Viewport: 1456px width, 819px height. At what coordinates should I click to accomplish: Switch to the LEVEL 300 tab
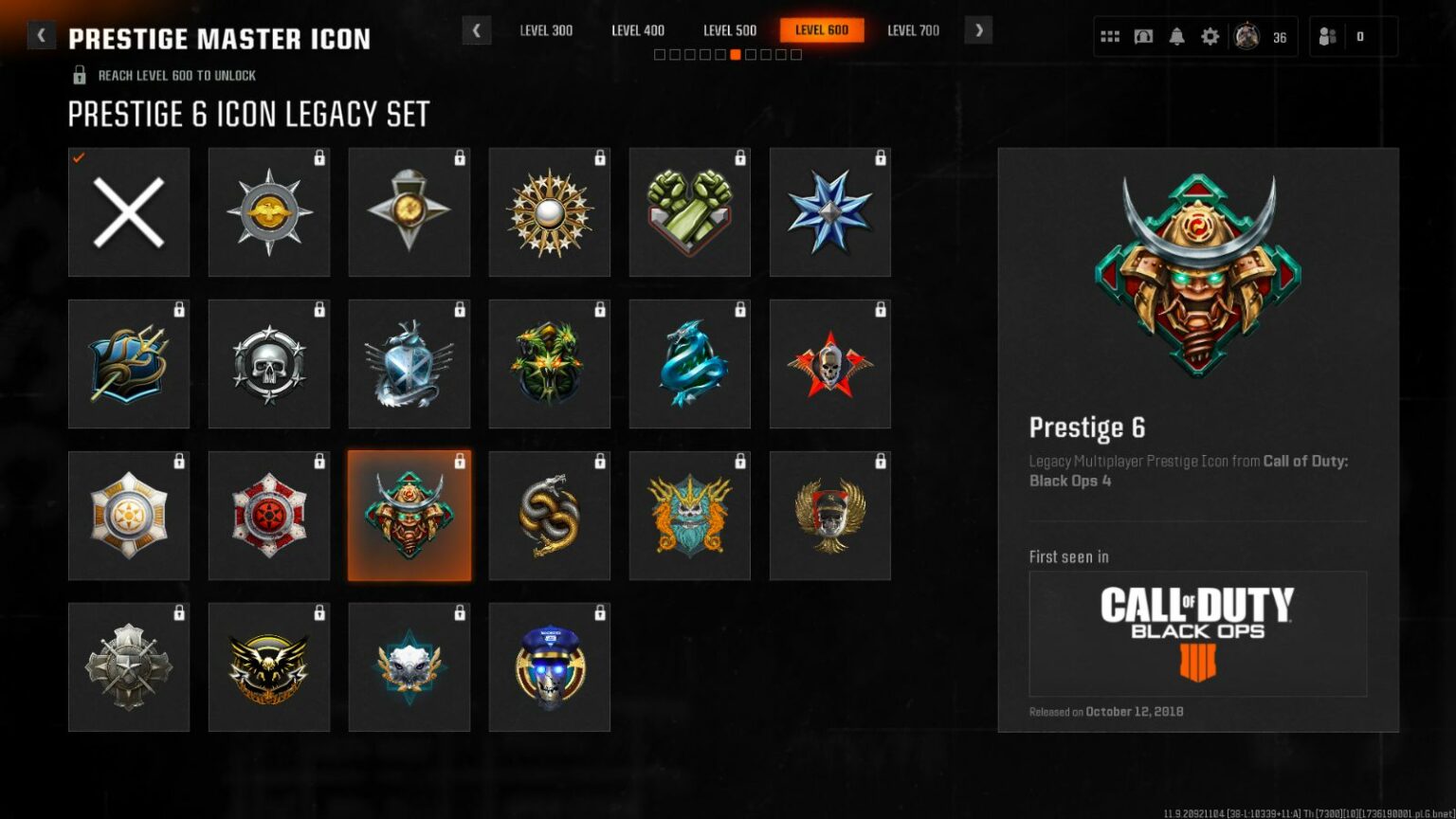click(x=547, y=30)
